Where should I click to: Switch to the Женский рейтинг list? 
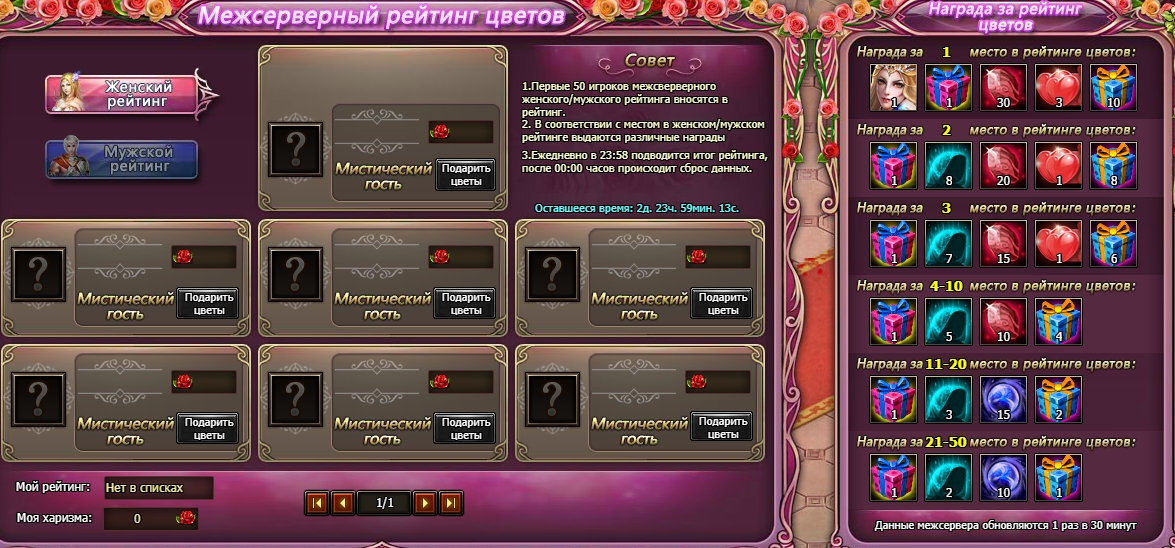tap(122, 93)
